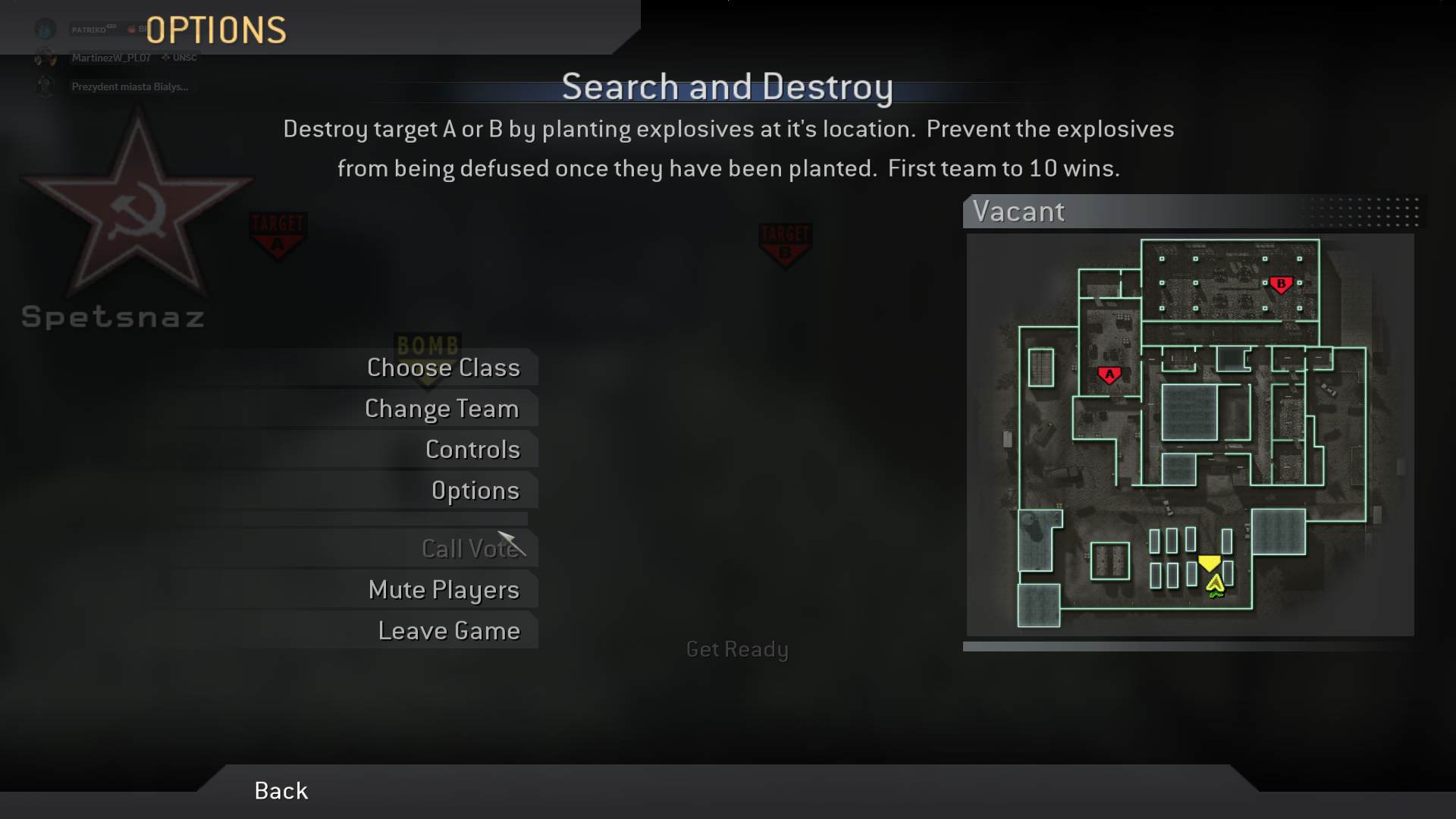Click Leave Game
1456x819 pixels.
(450, 629)
